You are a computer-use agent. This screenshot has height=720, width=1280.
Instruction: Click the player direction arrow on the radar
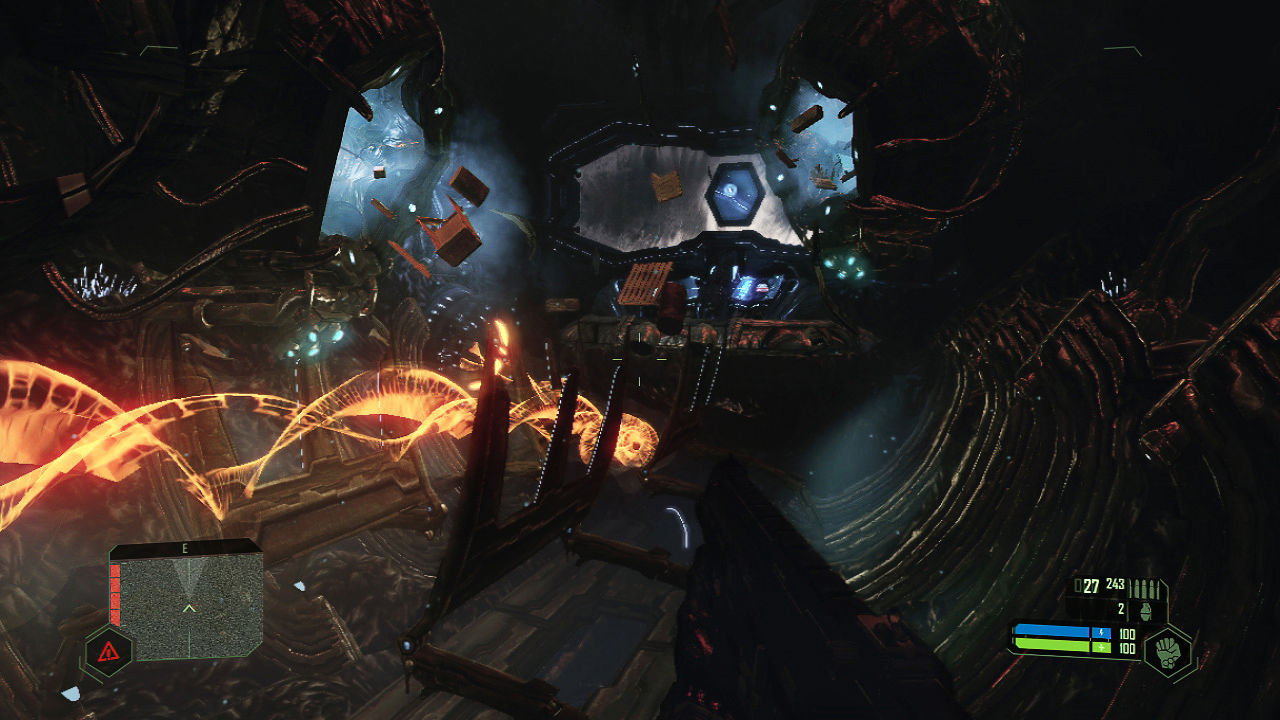click(x=189, y=606)
